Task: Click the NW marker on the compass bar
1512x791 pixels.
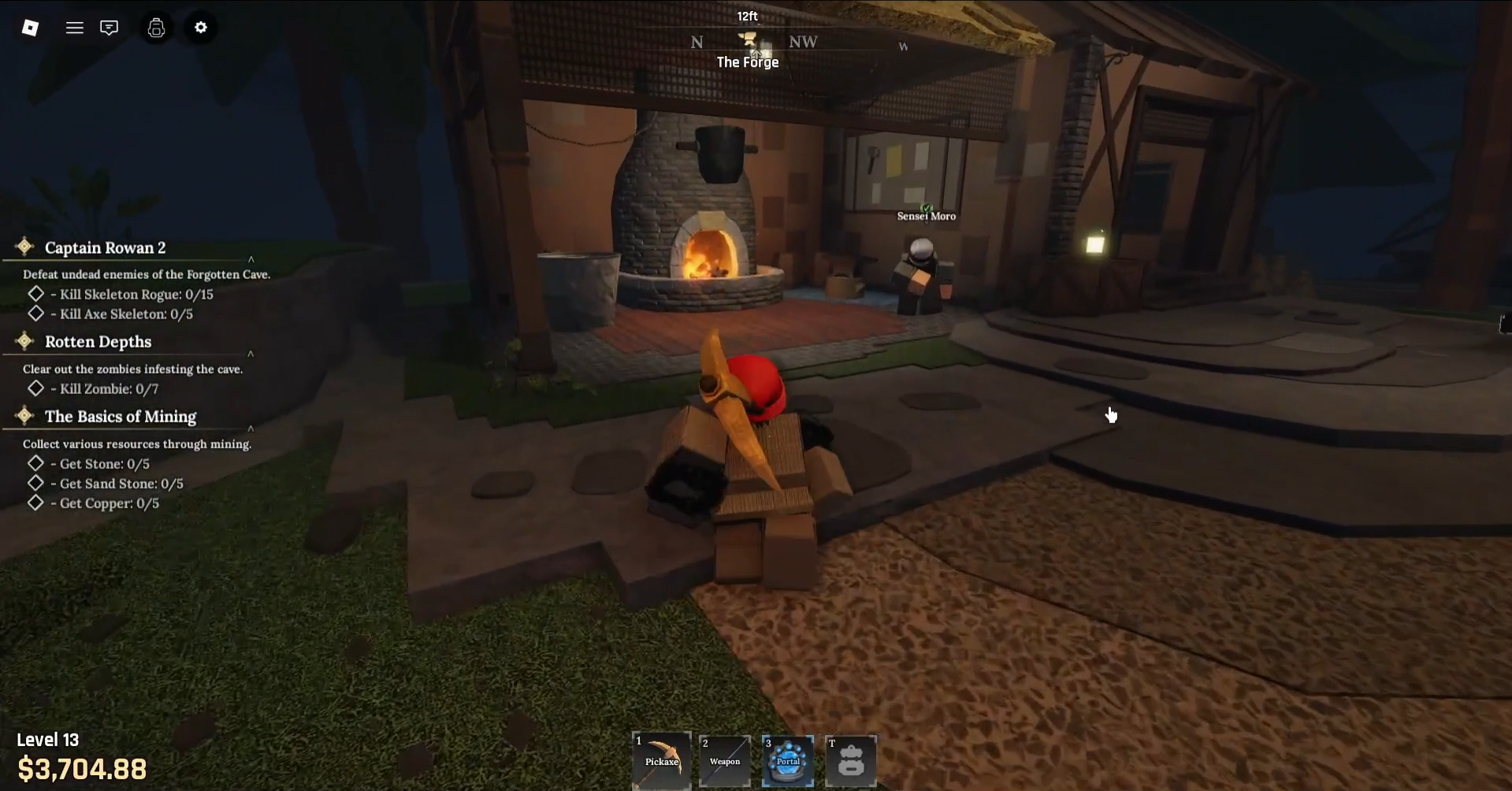Action: click(803, 42)
